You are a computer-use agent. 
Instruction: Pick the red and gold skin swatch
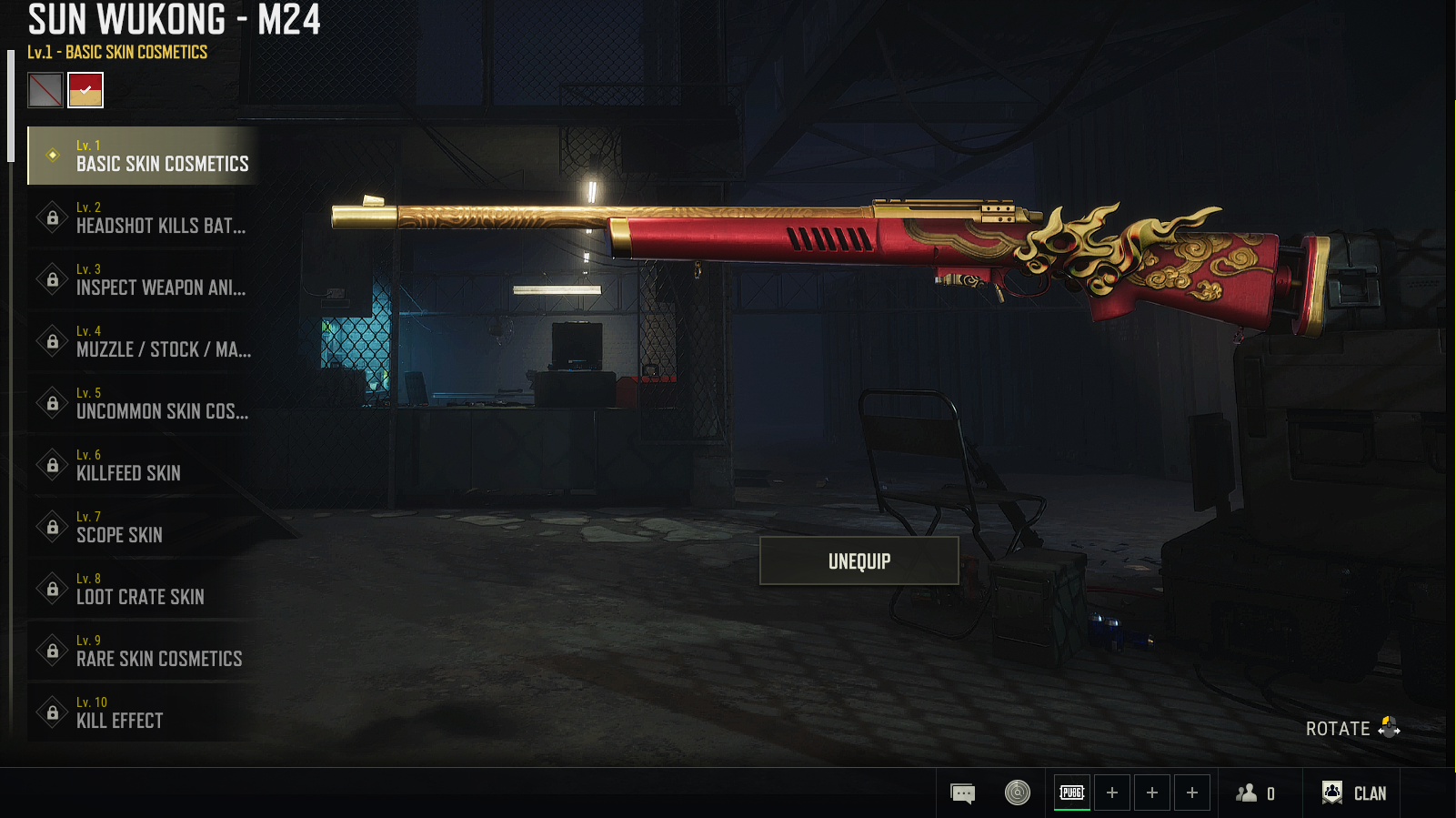(85, 90)
